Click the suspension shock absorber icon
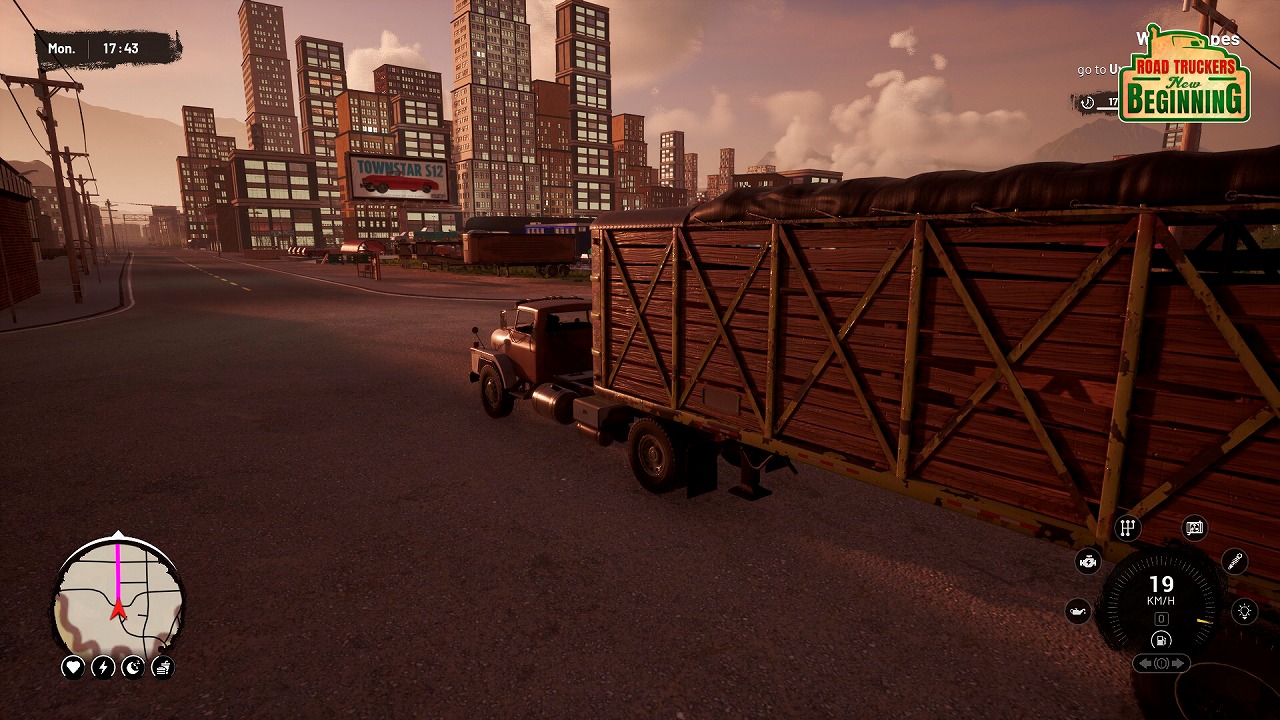 [x=1234, y=561]
